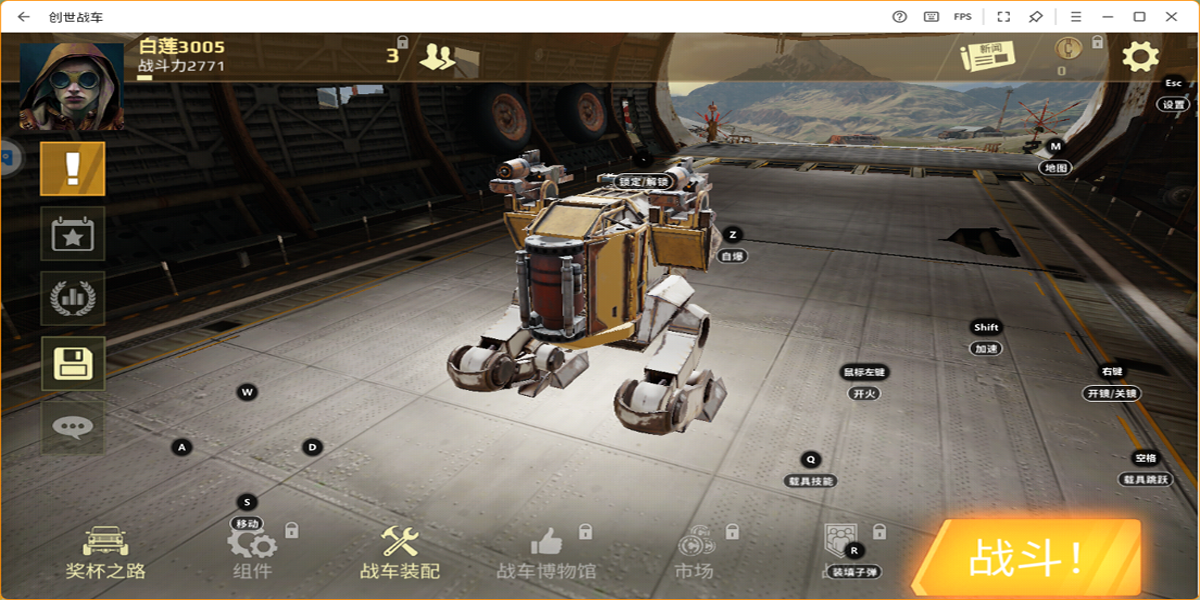Open 战车装配 vehicle assembly
This screenshot has height=600, width=1200.
(x=400, y=552)
